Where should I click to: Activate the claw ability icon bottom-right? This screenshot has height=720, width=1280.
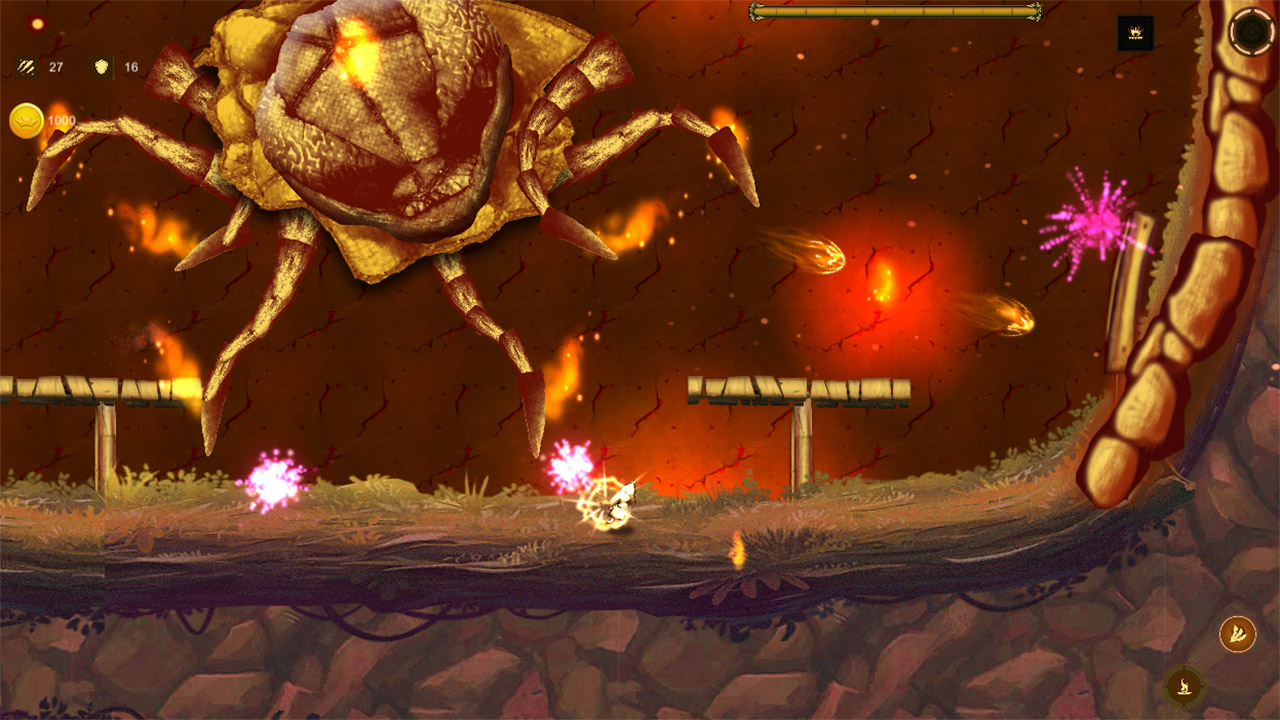(1237, 634)
